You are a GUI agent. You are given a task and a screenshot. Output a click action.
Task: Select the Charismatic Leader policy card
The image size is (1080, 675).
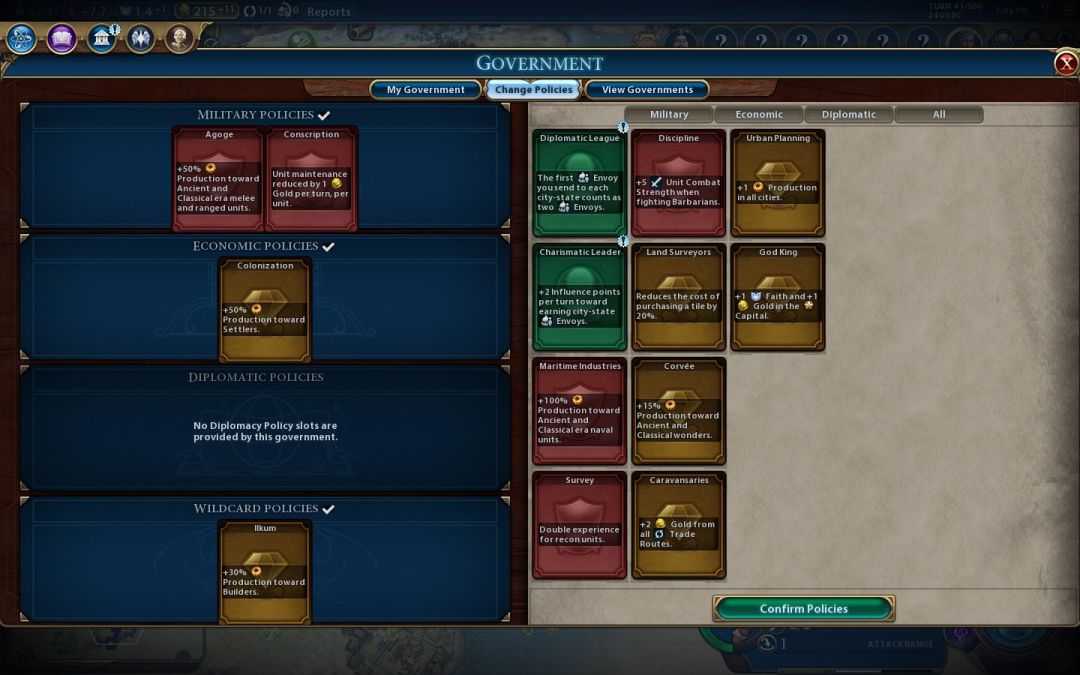click(579, 296)
